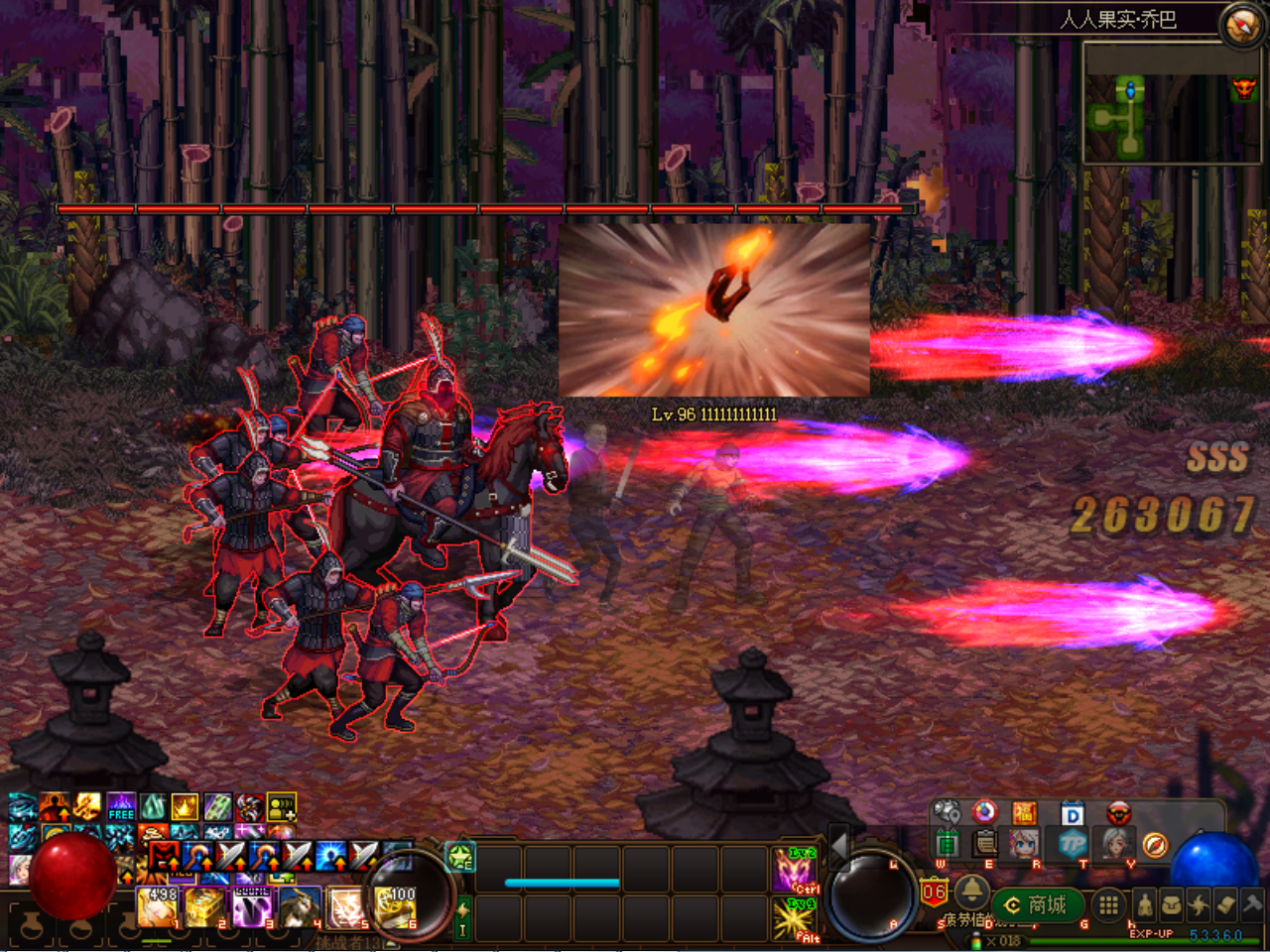
Task: Open the 商城 Mall button
Action: (1040, 902)
